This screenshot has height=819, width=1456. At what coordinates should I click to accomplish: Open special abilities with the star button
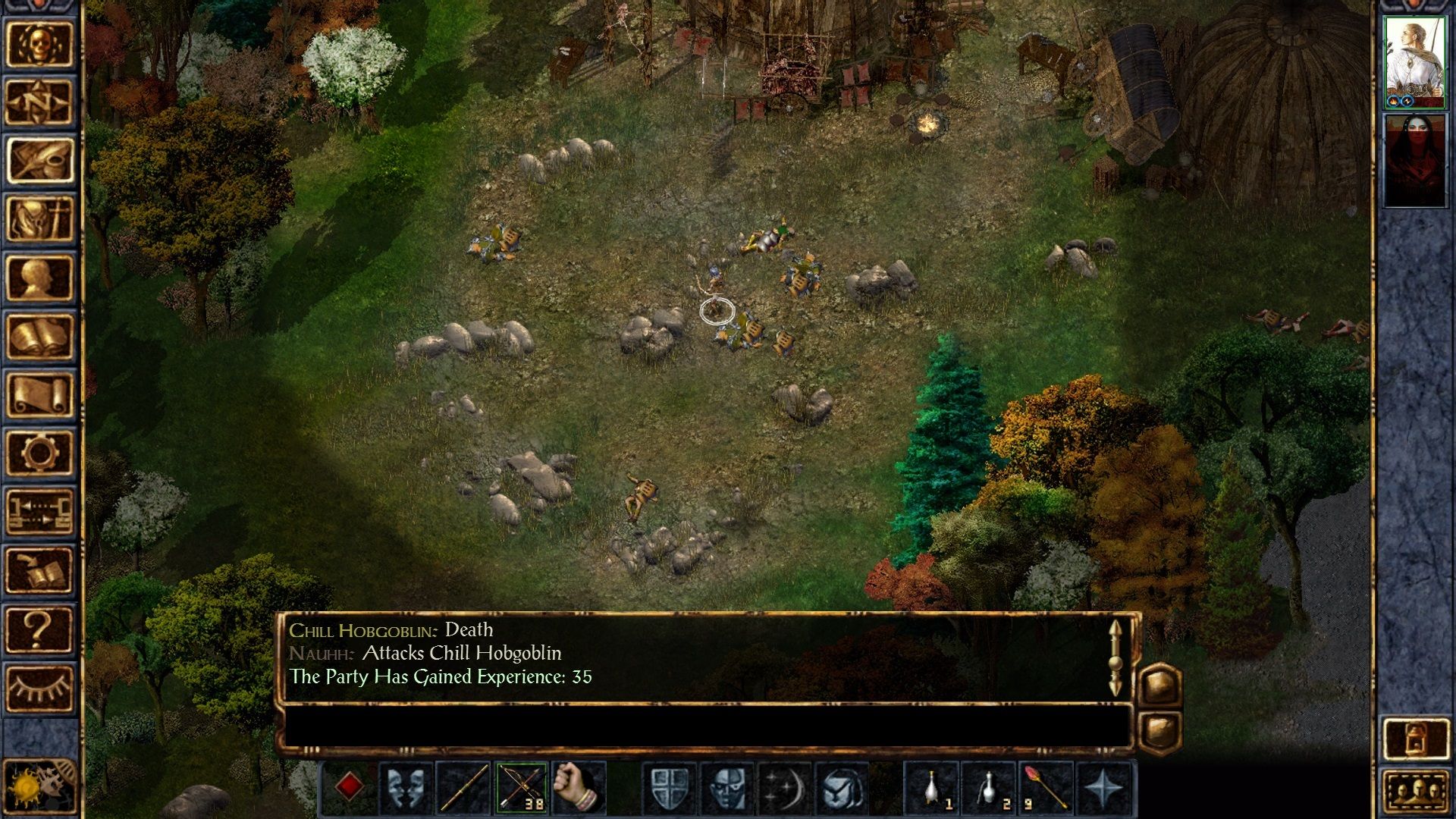pyautogui.click(x=1103, y=789)
